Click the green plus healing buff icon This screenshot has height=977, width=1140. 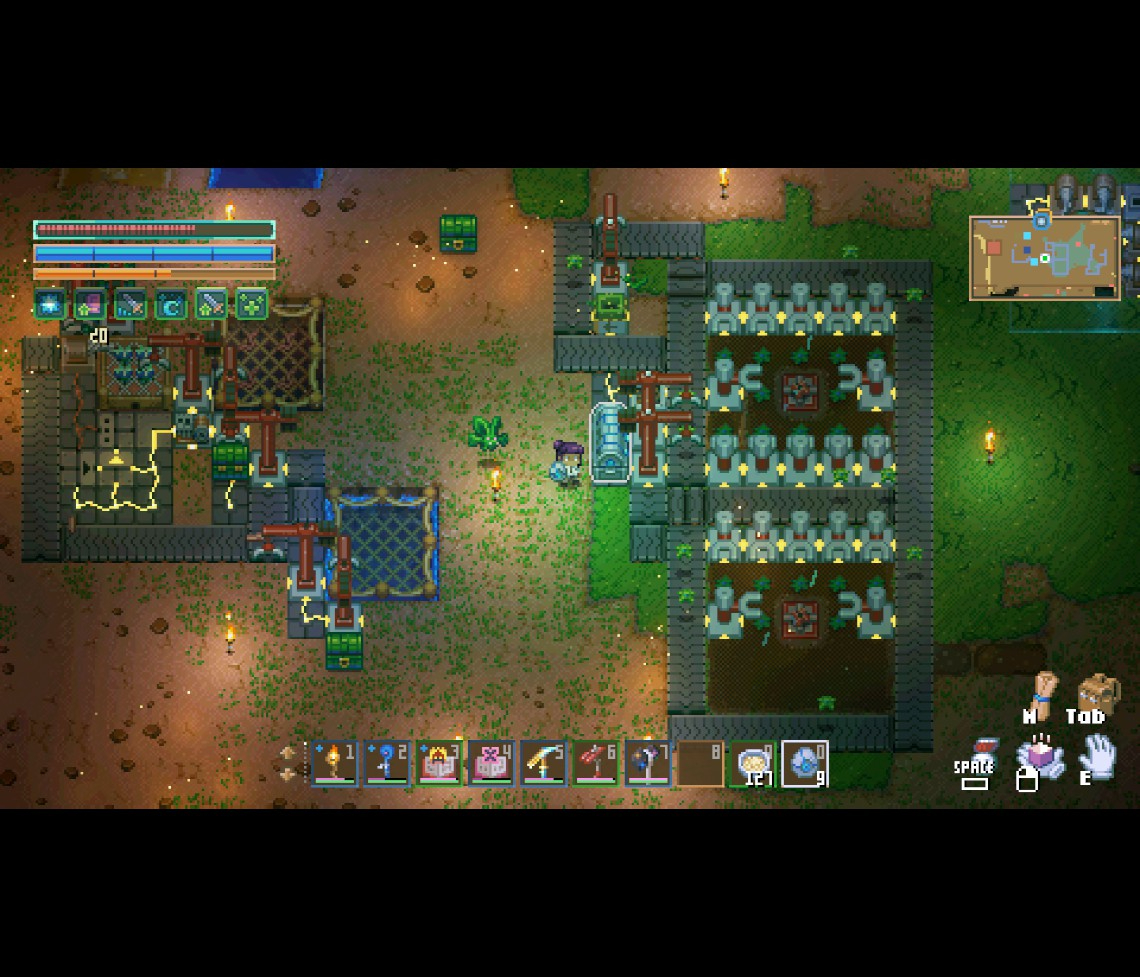coord(251,304)
